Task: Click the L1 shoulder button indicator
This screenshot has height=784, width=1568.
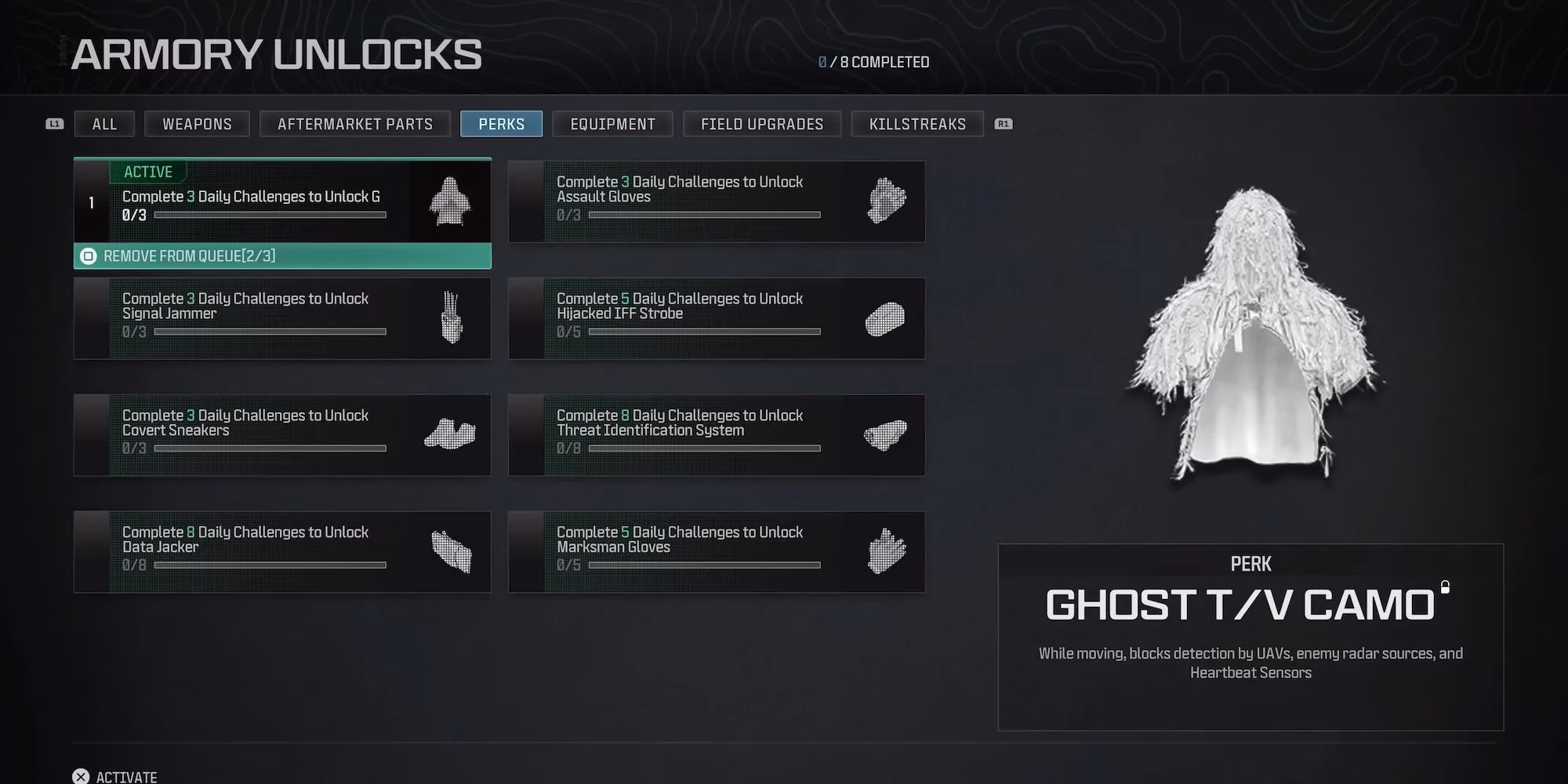Action: 54,123
